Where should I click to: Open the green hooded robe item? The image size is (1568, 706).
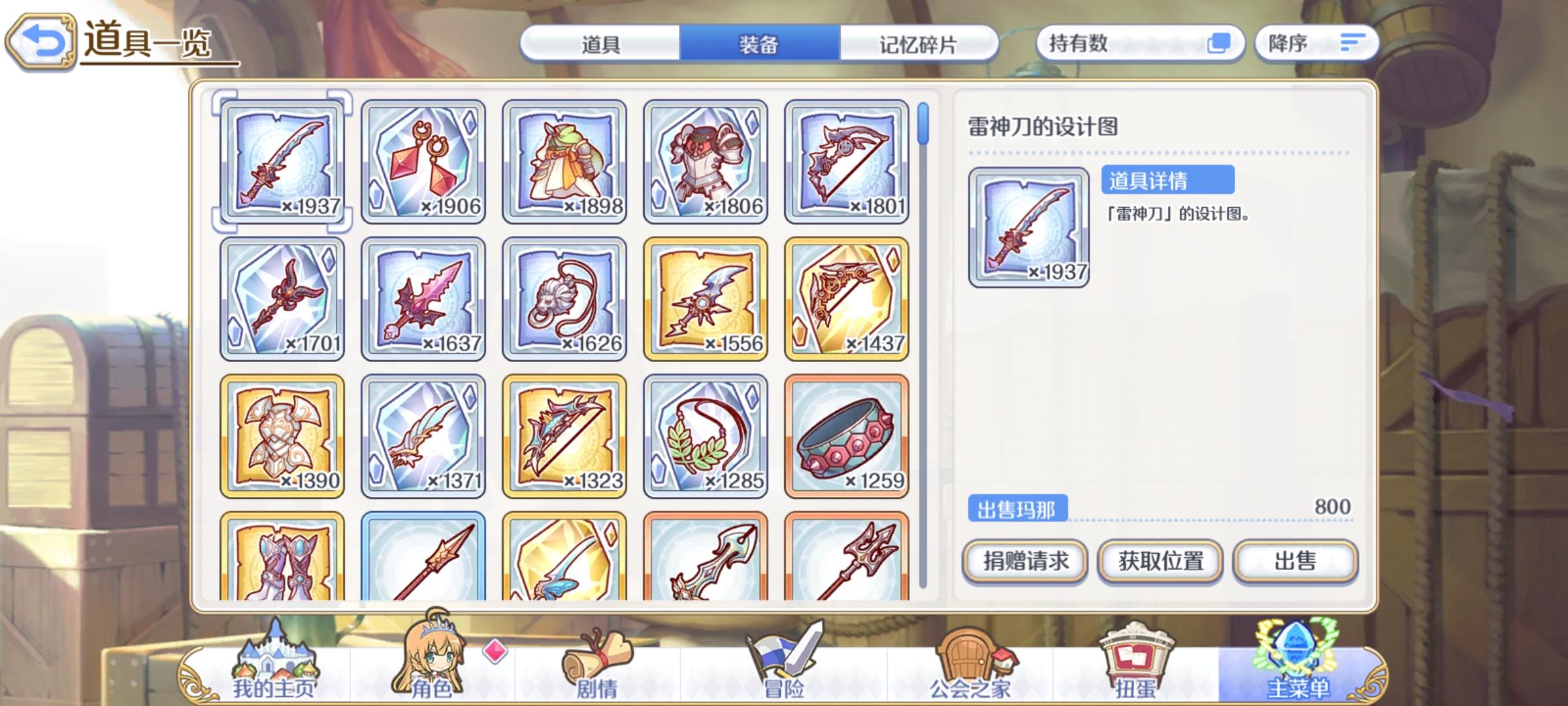[565, 164]
